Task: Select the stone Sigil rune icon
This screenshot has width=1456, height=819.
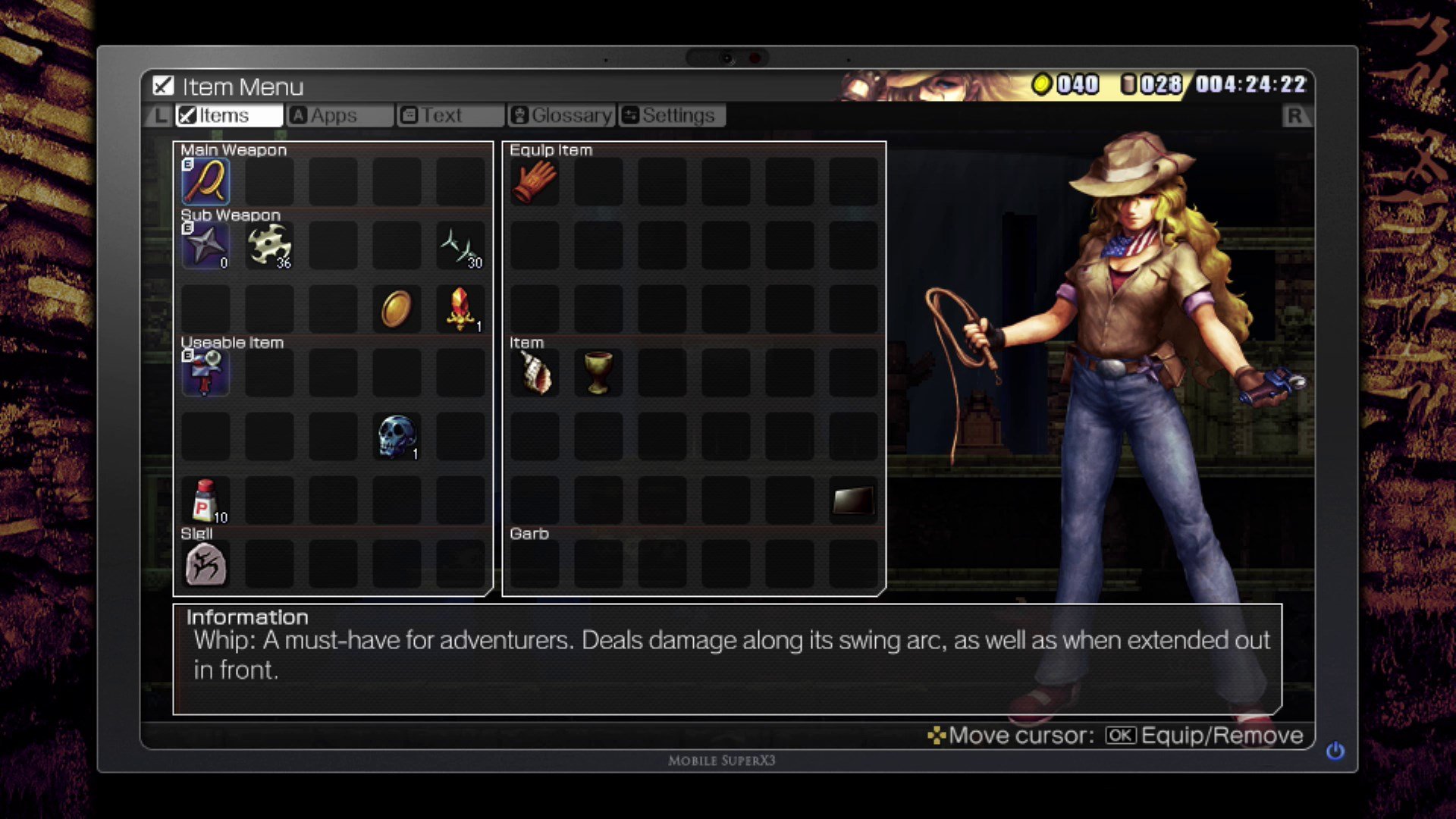Action: click(205, 563)
